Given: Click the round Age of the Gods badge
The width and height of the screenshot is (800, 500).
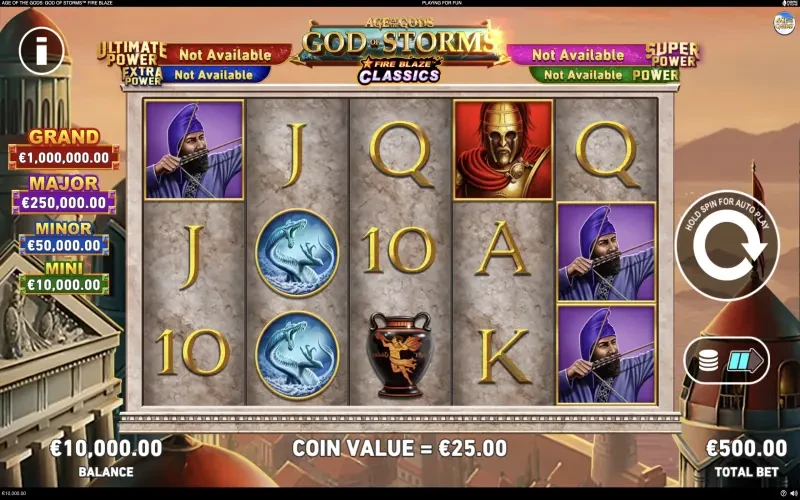Looking at the screenshot, I should pos(784,23).
